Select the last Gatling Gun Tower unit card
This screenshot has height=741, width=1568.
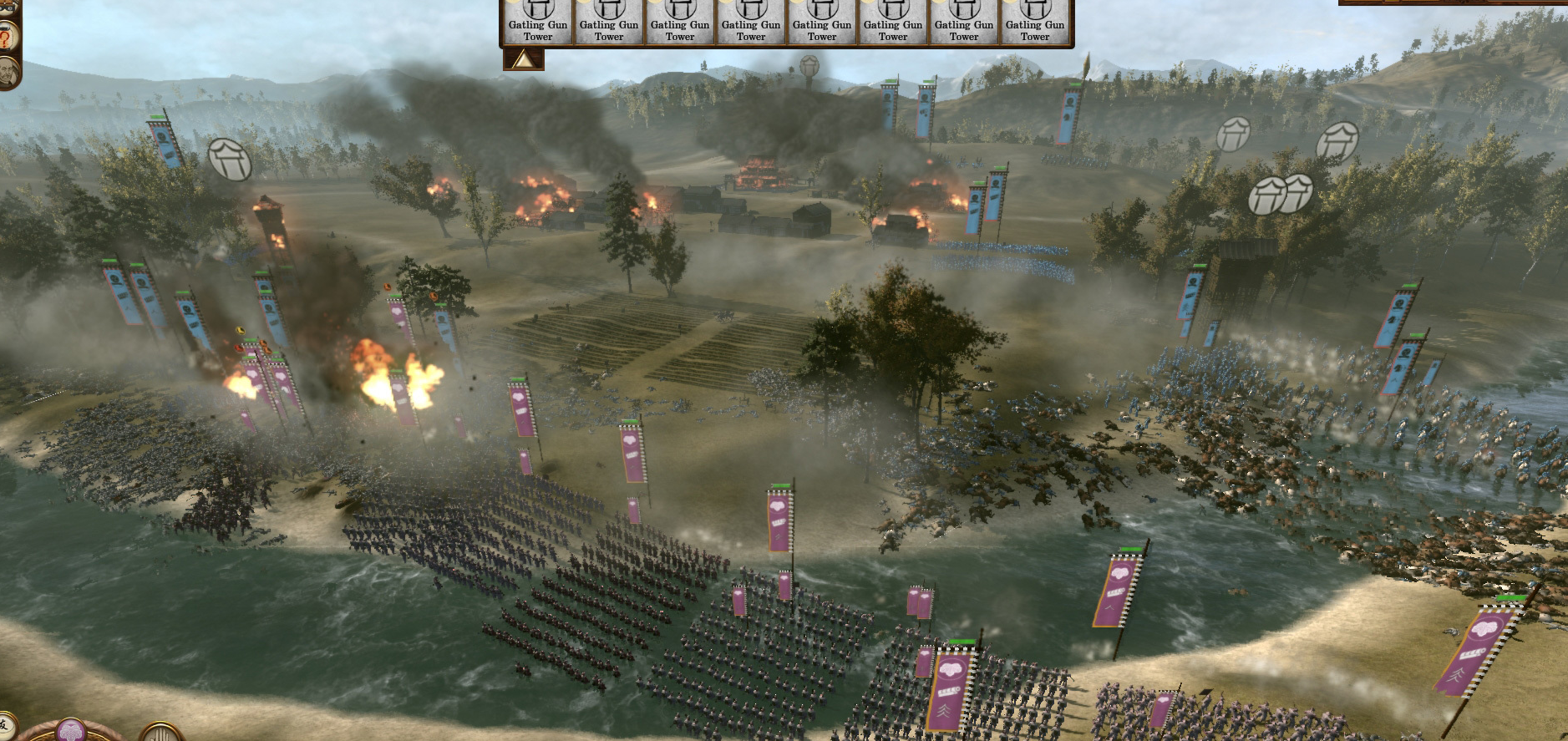1034,21
